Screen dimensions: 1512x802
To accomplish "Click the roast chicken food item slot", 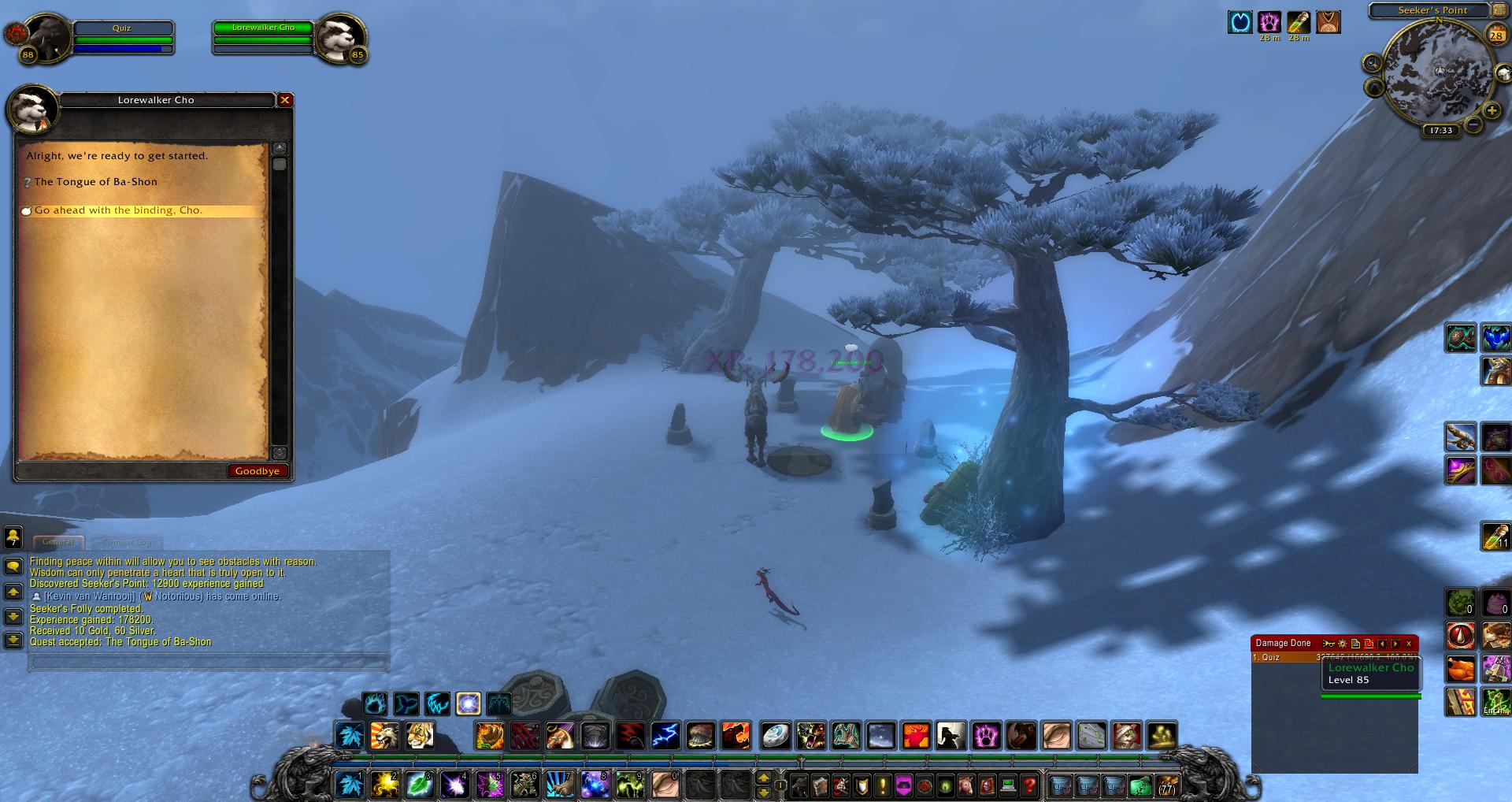I will 1460,670.
